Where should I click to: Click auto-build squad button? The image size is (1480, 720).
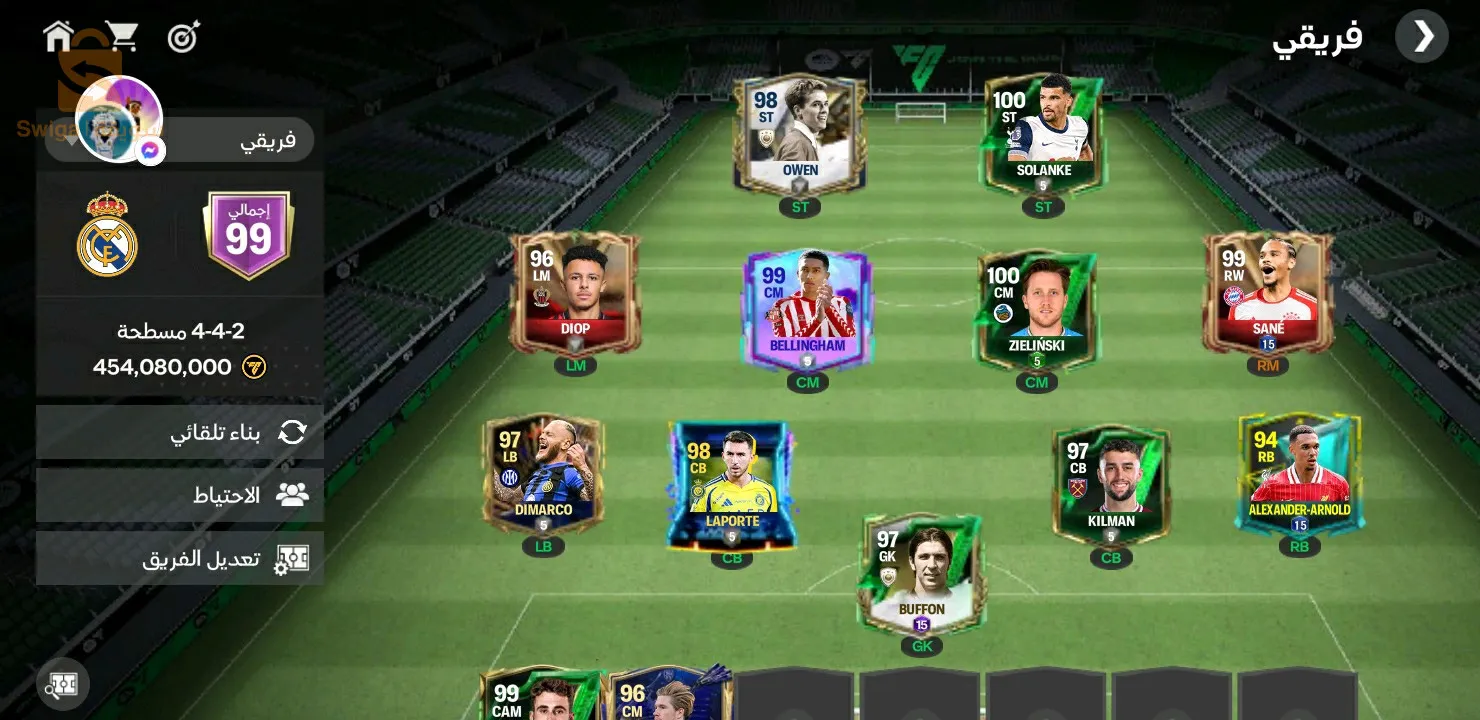(180, 432)
